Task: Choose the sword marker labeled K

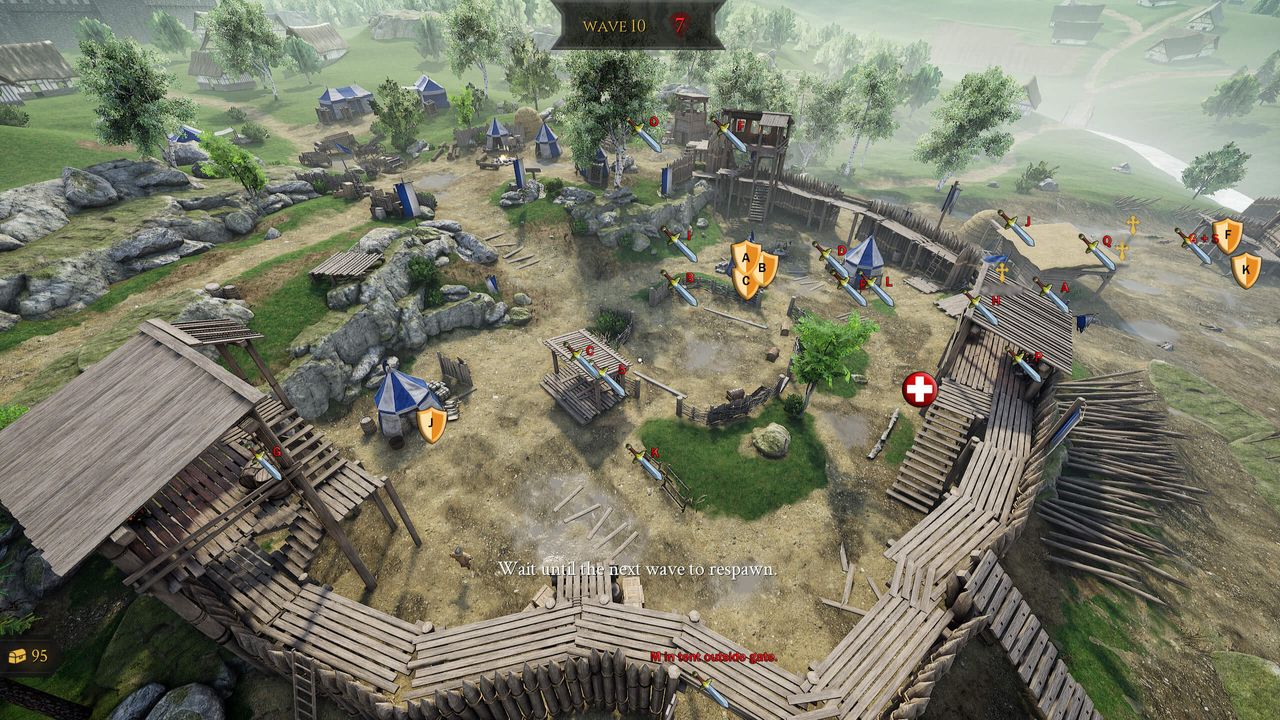Action: (x=644, y=462)
